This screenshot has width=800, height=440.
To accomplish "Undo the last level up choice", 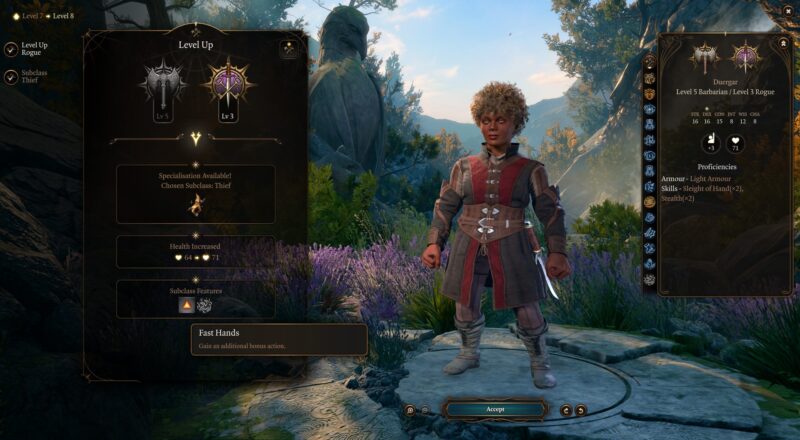I will point(566,410).
